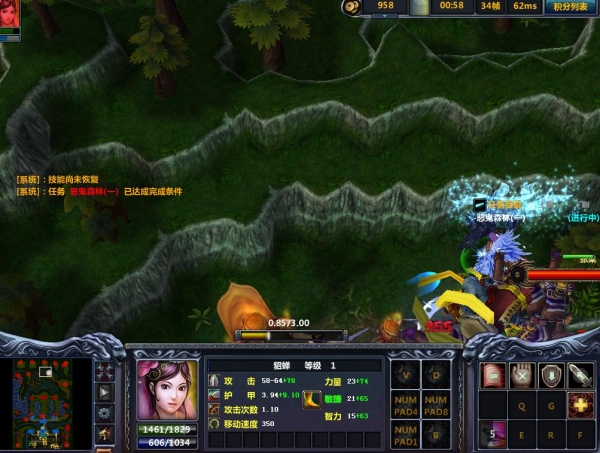600x453 pixels.
Task: Select the NUM PAD8 item slot
Action: 435,406
